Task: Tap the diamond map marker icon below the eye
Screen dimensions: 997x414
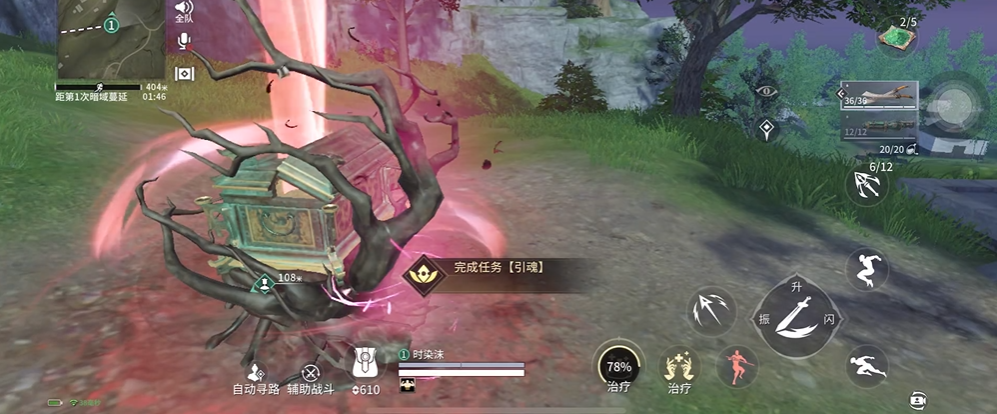Action: pos(767,127)
